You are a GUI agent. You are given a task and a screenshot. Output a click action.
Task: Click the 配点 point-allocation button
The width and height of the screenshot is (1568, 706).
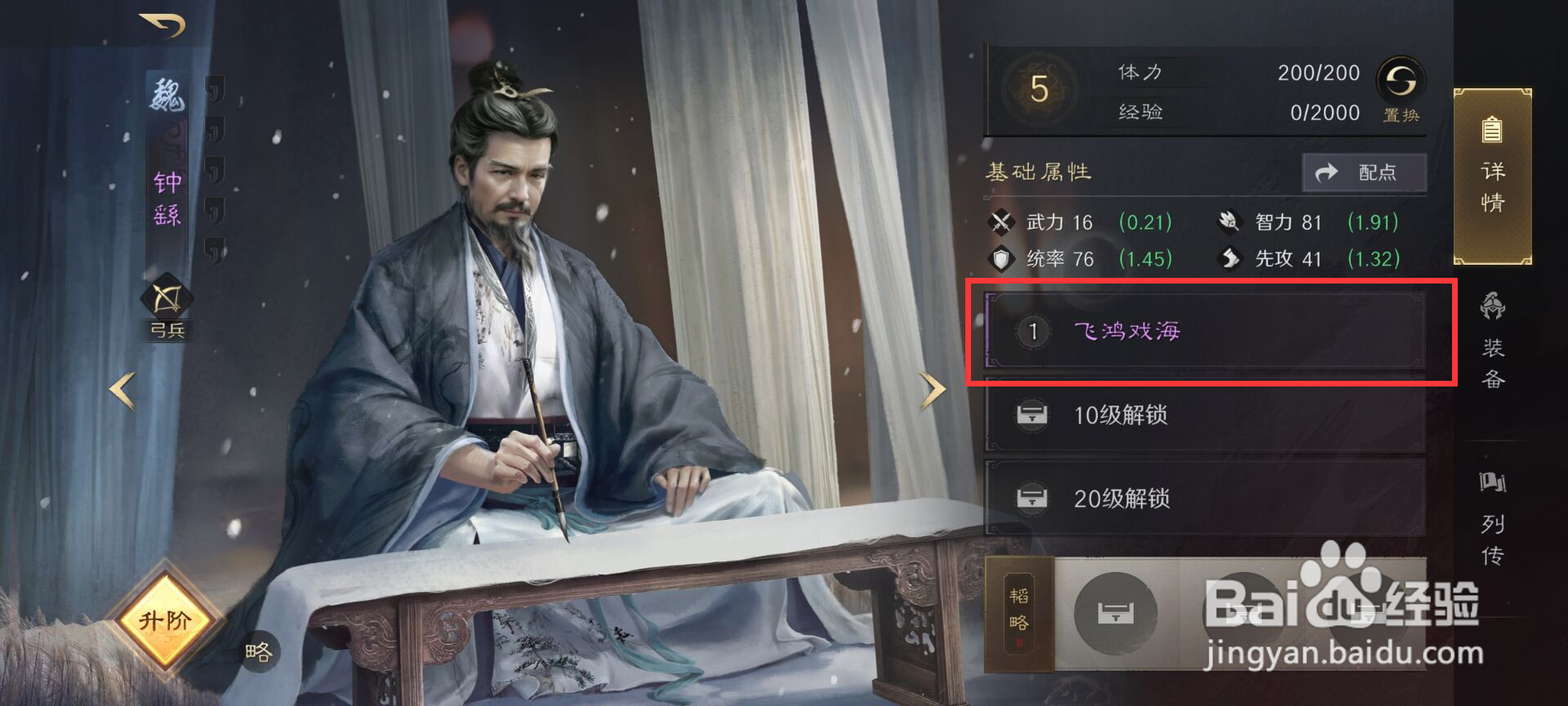point(1365,172)
